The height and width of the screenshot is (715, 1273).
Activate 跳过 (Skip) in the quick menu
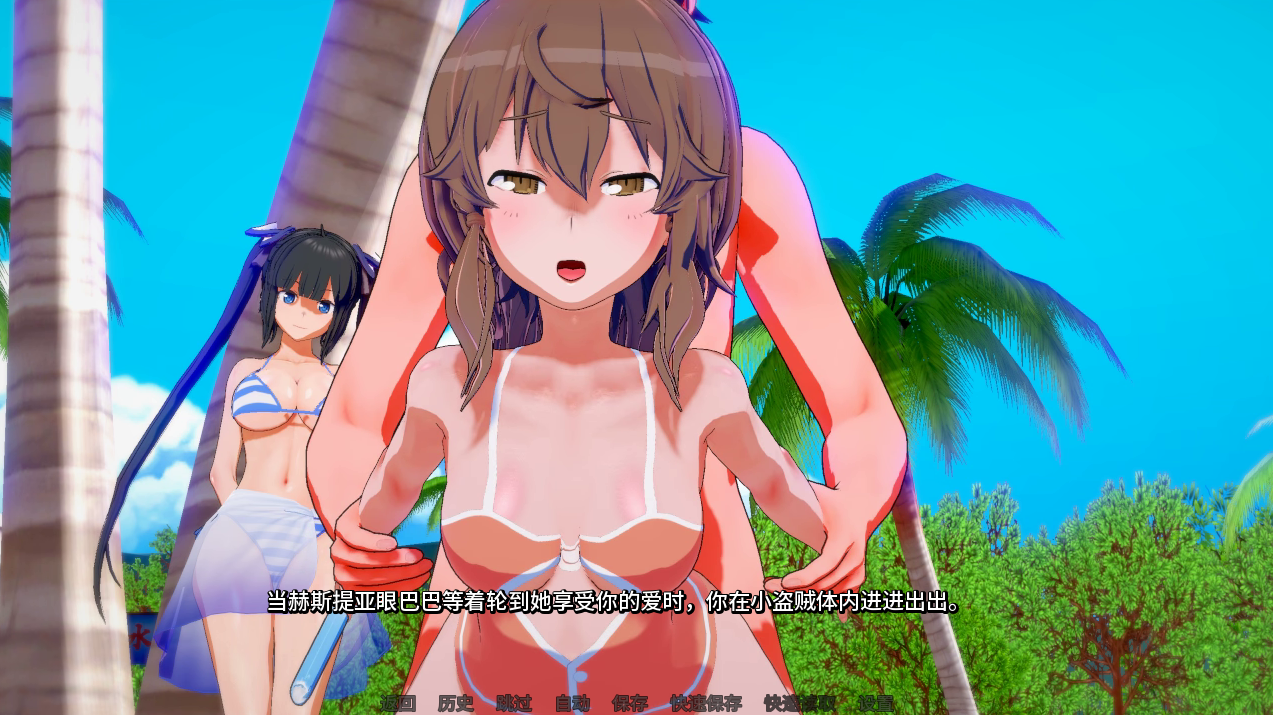(514, 703)
